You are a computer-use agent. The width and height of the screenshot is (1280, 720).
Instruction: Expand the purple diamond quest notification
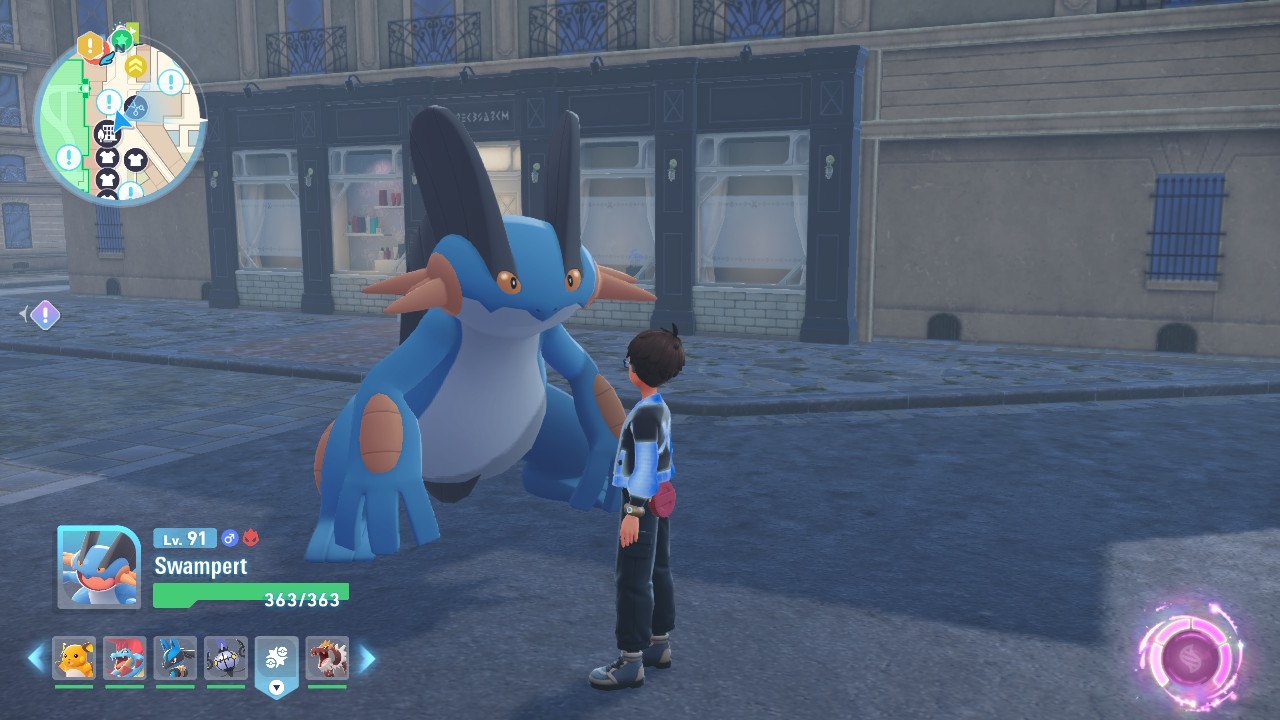tap(44, 315)
